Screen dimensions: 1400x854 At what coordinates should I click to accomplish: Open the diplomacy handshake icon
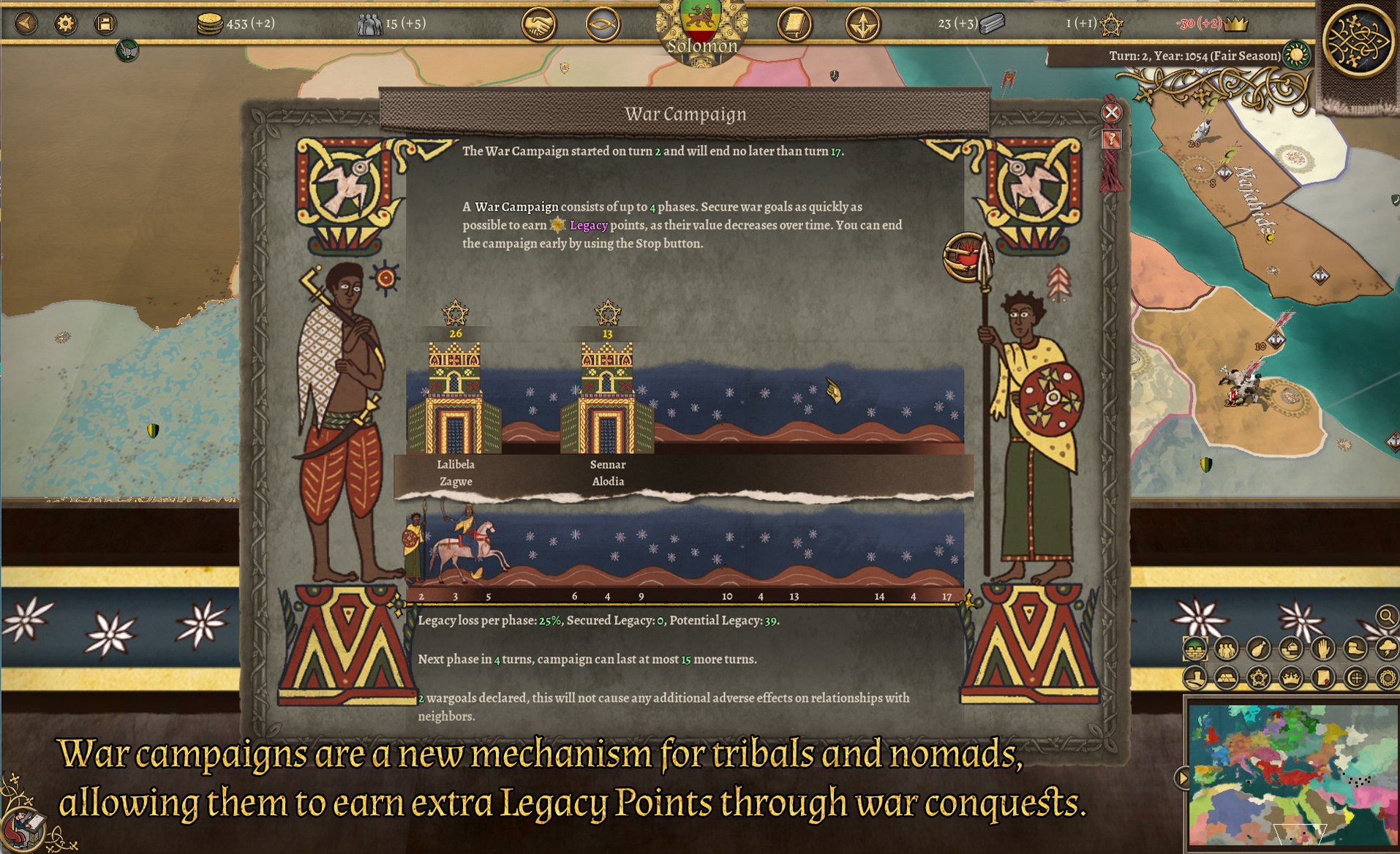pyautogui.click(x=539, y=23)
